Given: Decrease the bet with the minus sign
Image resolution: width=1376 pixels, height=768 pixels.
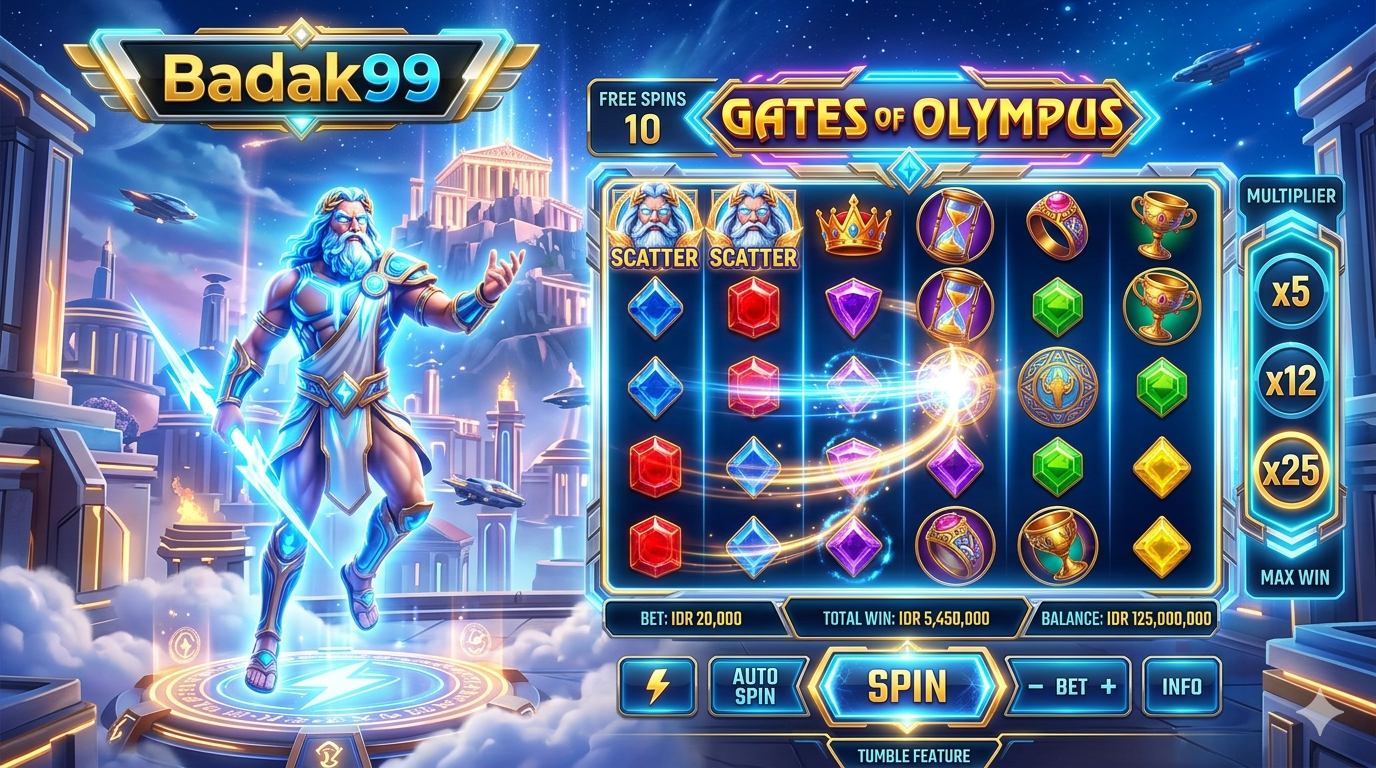Looking at the screenshot, I should (x=1036, y=687).
